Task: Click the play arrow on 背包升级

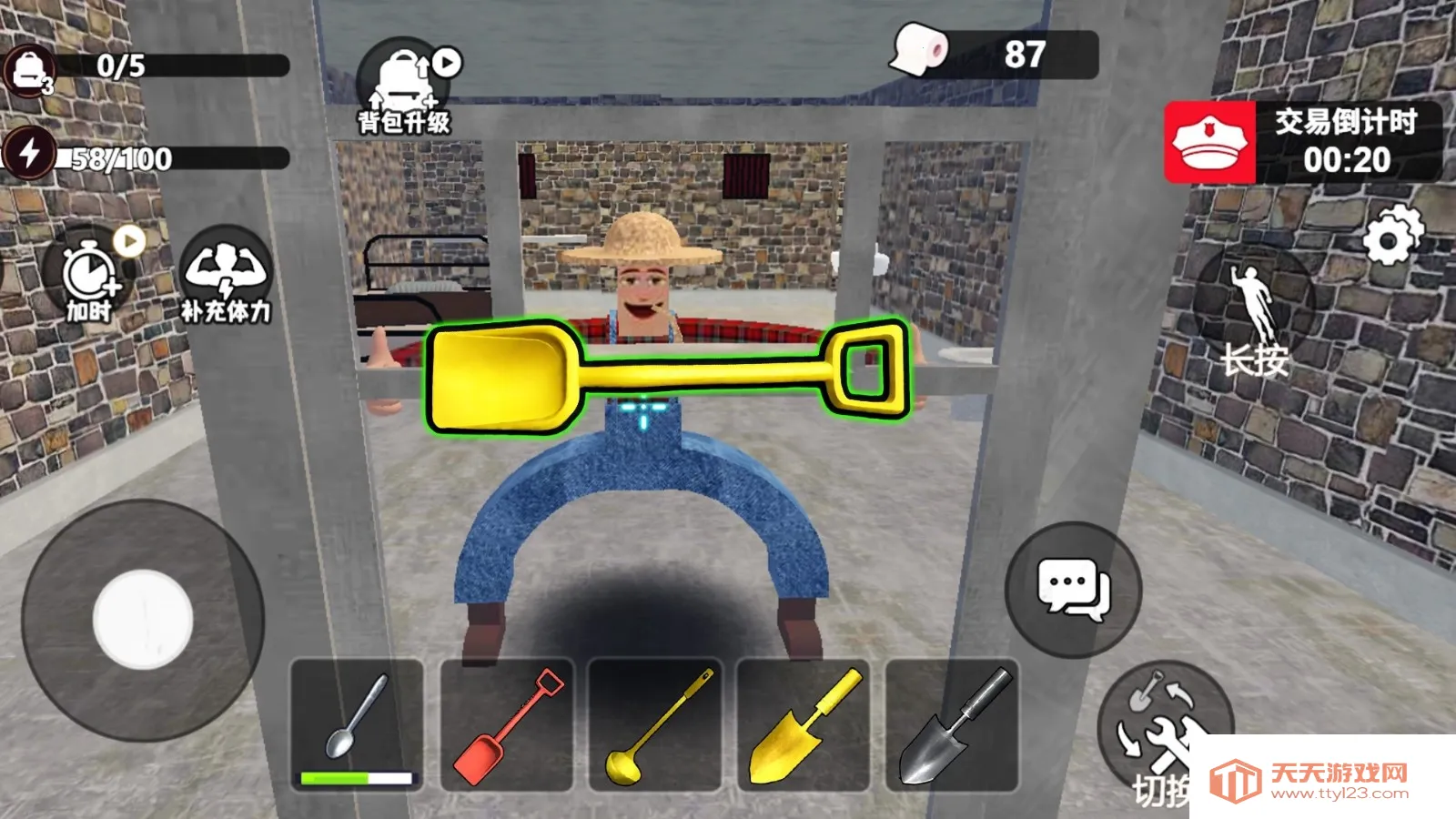Action: (x=445, y=62)
